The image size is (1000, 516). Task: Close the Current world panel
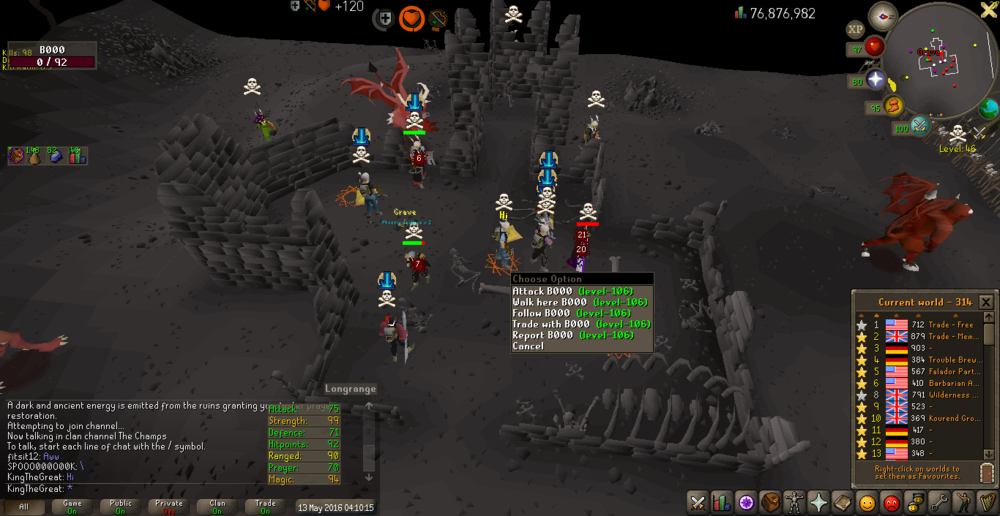point(986,302)
